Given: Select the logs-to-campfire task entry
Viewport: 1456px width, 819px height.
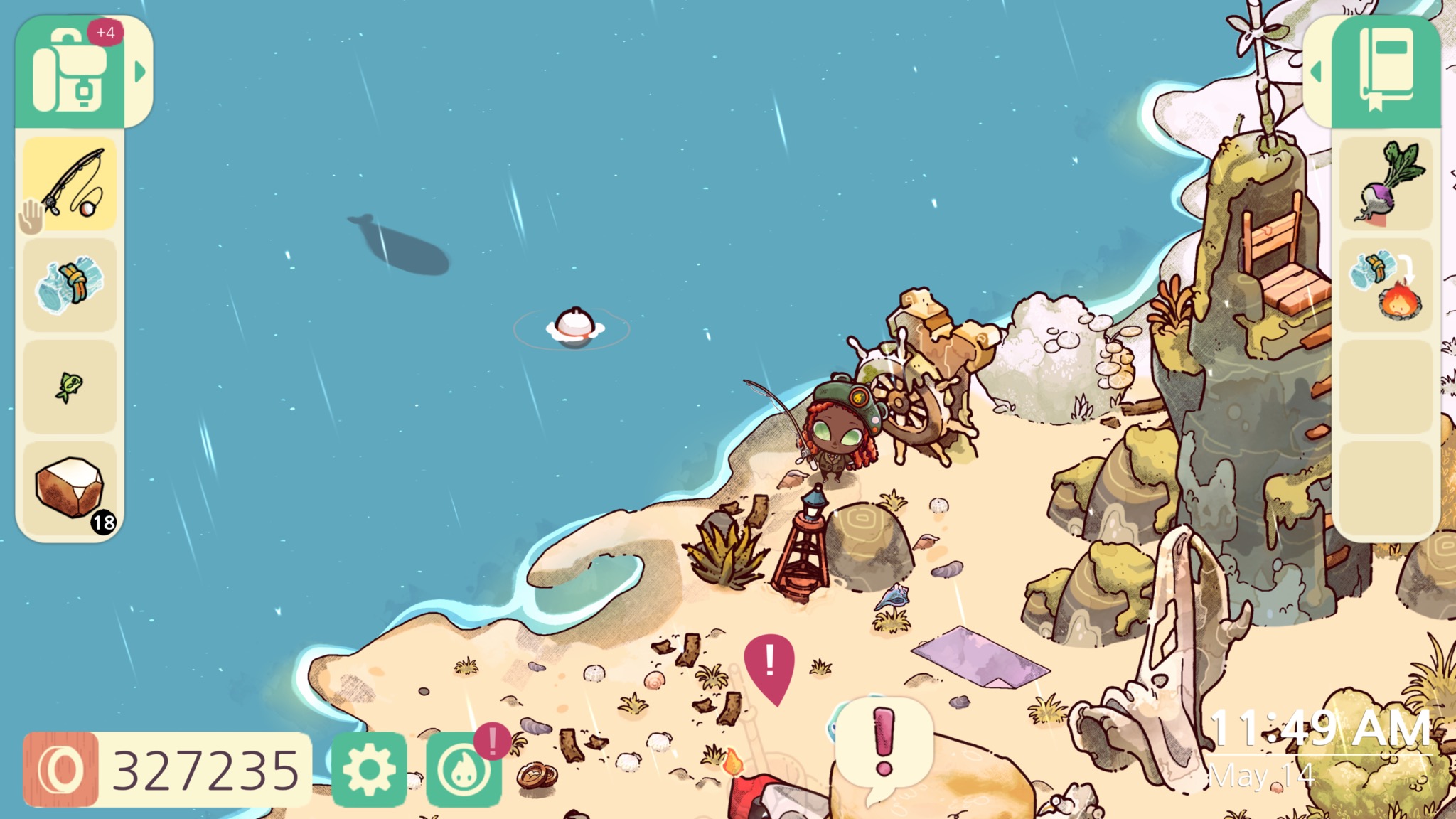Looking at the screenshot, I should pos(1386,285).
